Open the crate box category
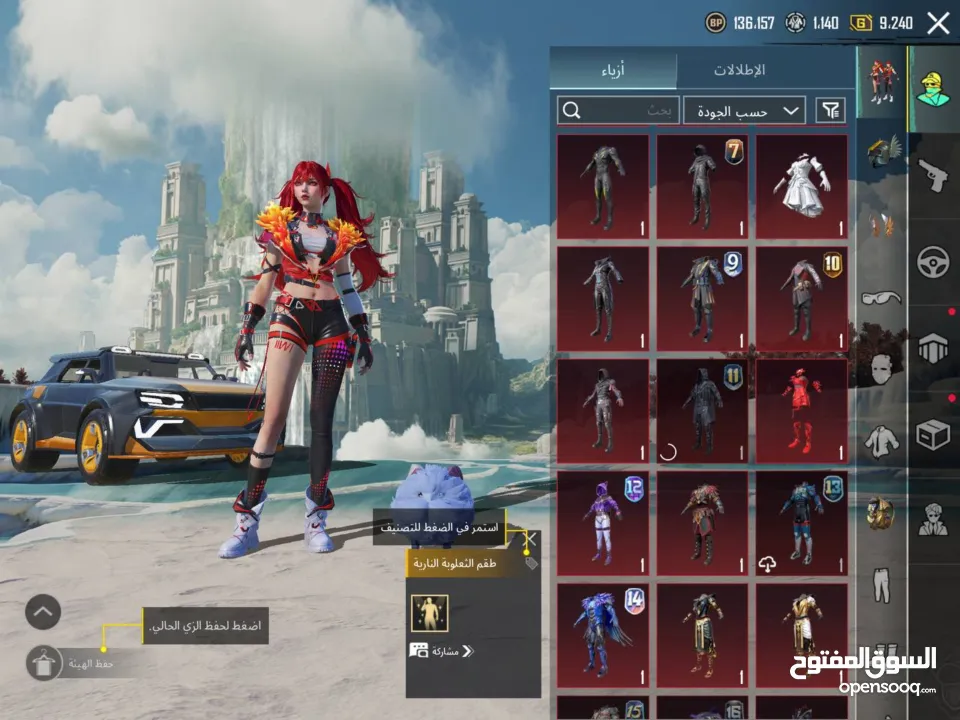 click(933, 435)
